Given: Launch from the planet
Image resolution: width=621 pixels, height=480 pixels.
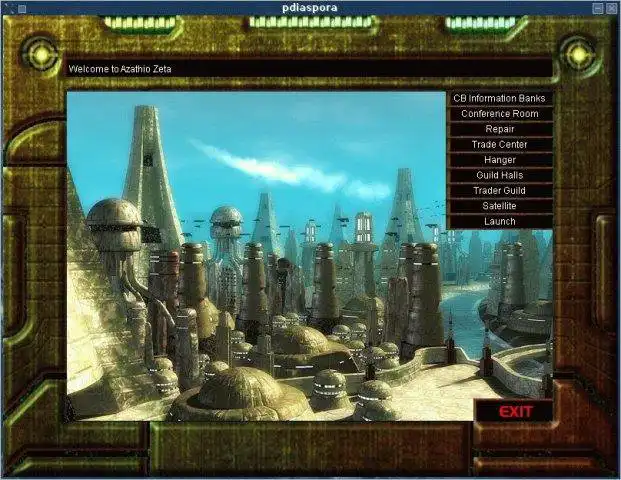Looking at the screenshot, I should tap(500, 221).
